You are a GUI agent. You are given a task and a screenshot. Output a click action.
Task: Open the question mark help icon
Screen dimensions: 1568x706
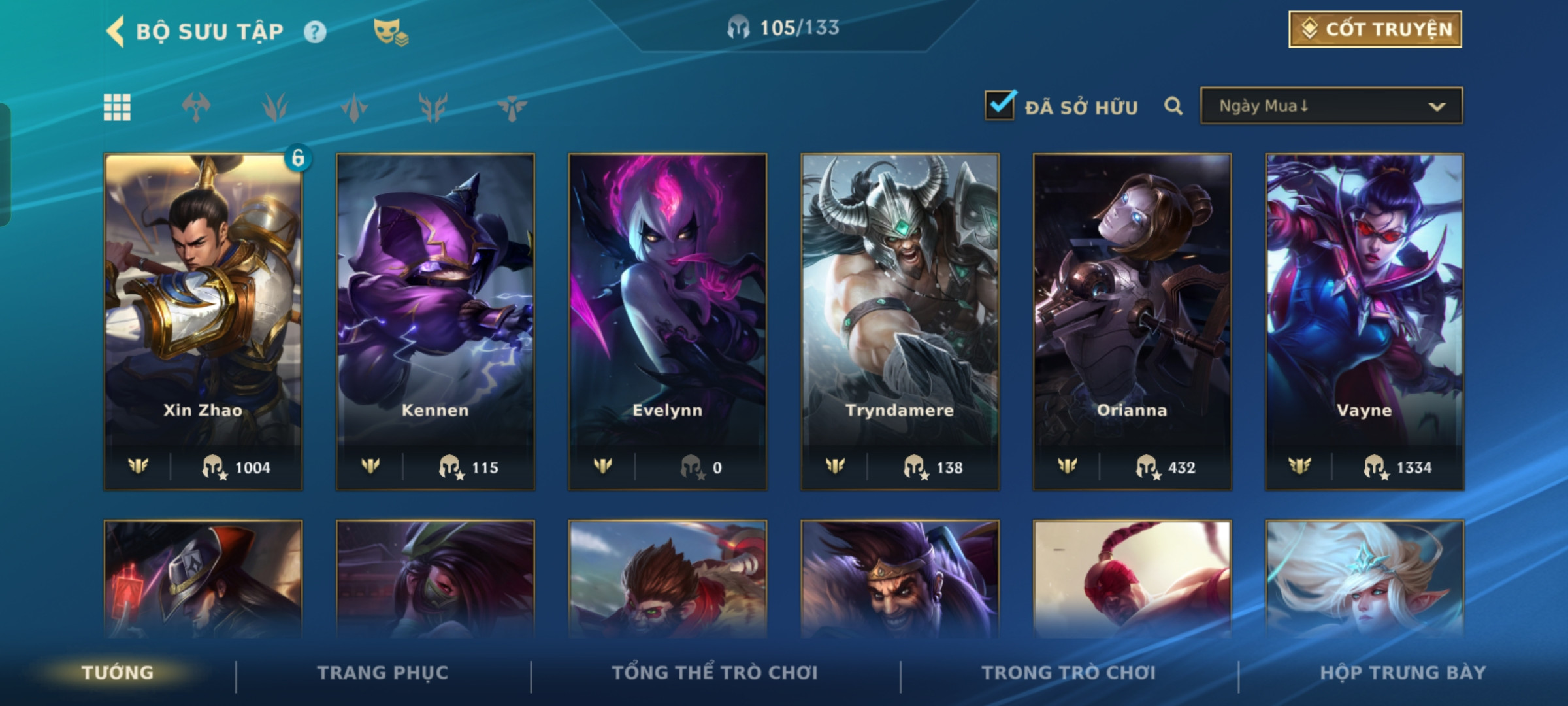click(315, 32)
